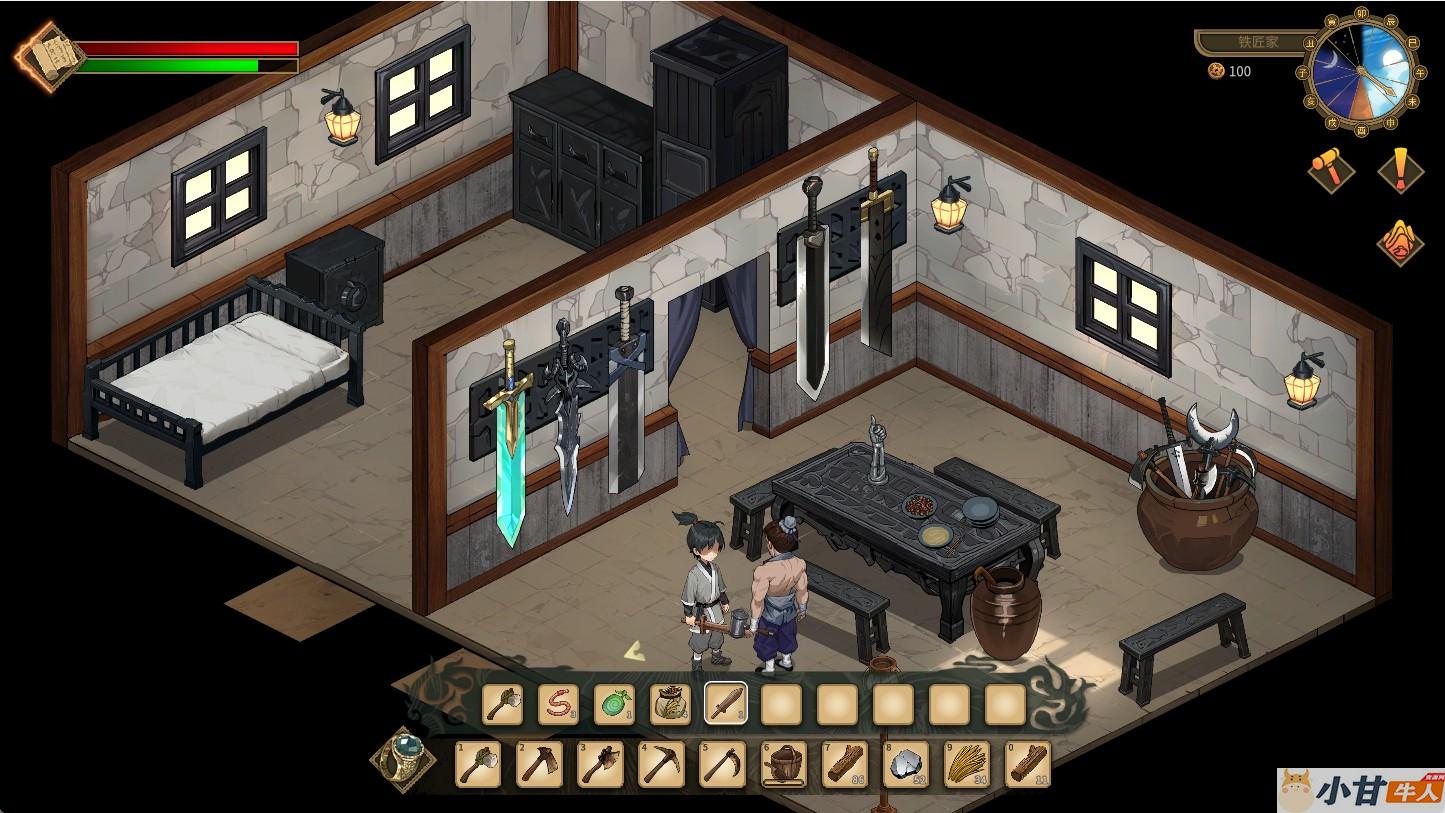Select the timber stack in slot 0
The height and width of the screenshot is (813, 1445).
coord(1027,765)
